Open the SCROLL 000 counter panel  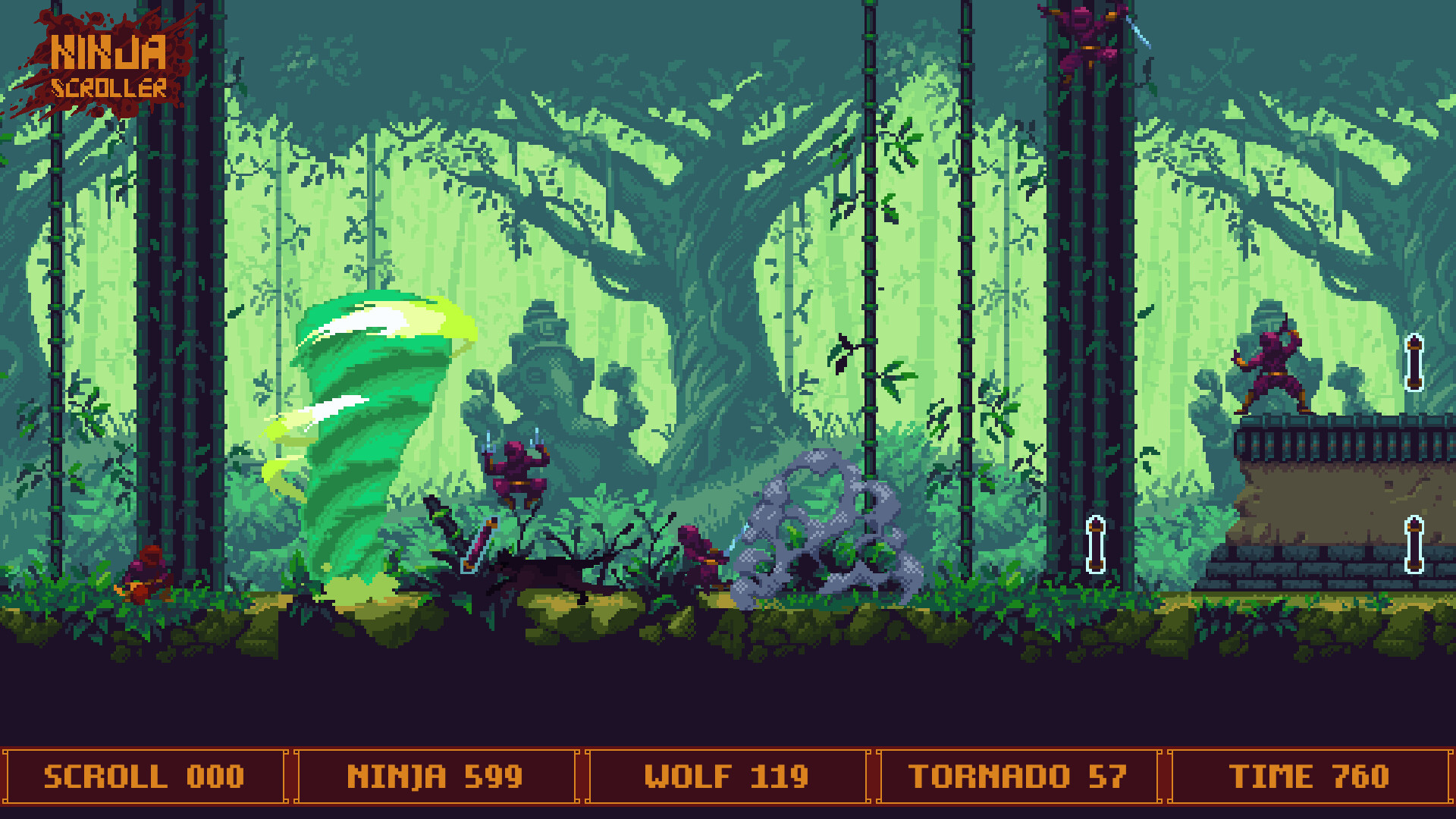click(144, 777)
